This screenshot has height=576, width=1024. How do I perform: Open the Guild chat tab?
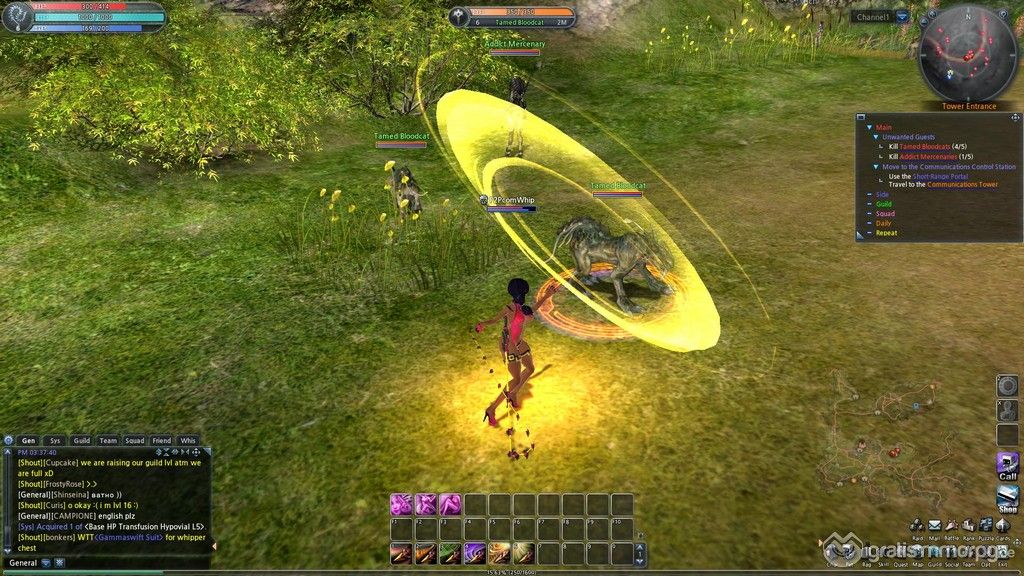(82, 440)
